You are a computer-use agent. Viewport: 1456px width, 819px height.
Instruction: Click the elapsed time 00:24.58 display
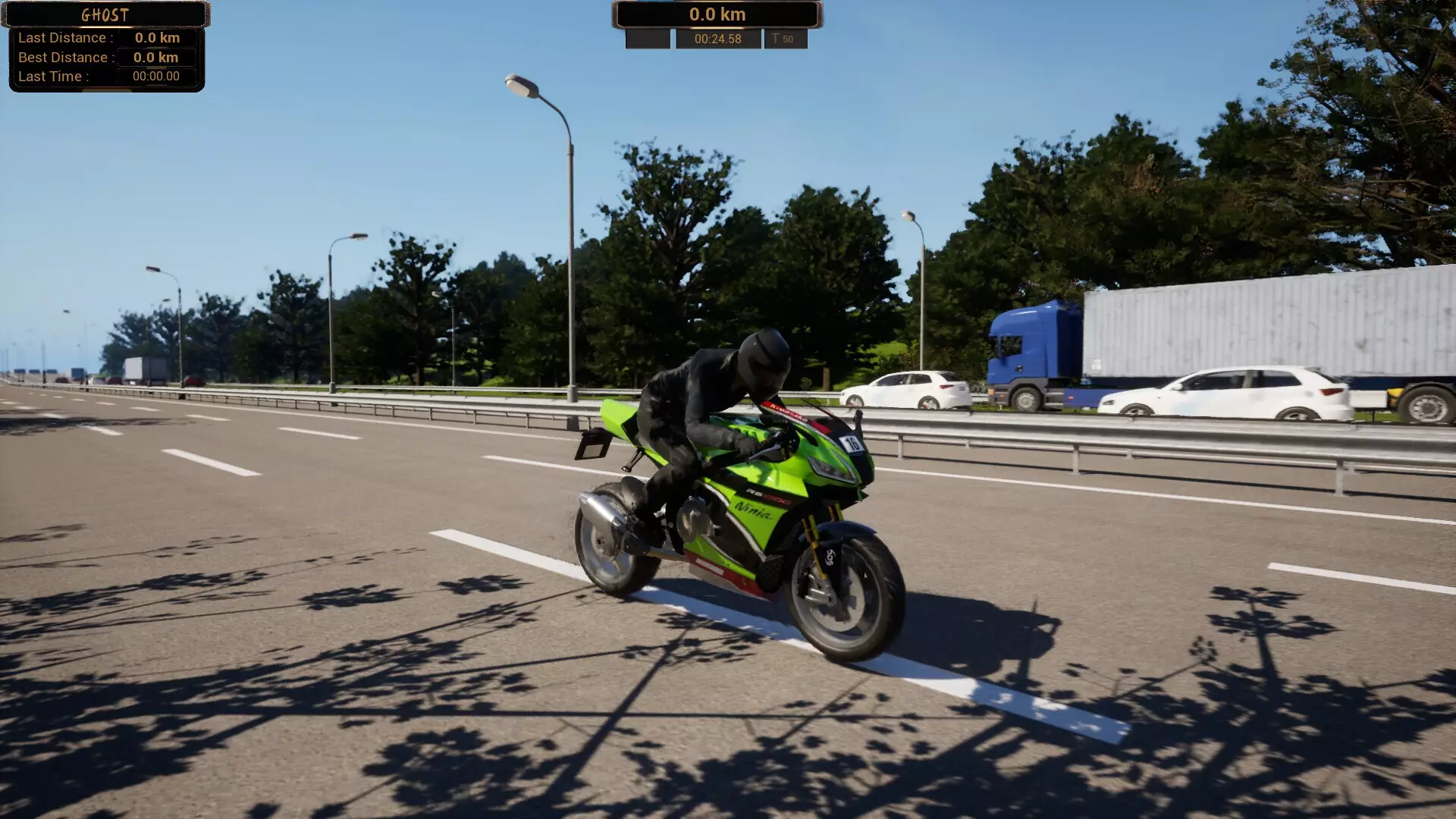(x=717, y=38)
